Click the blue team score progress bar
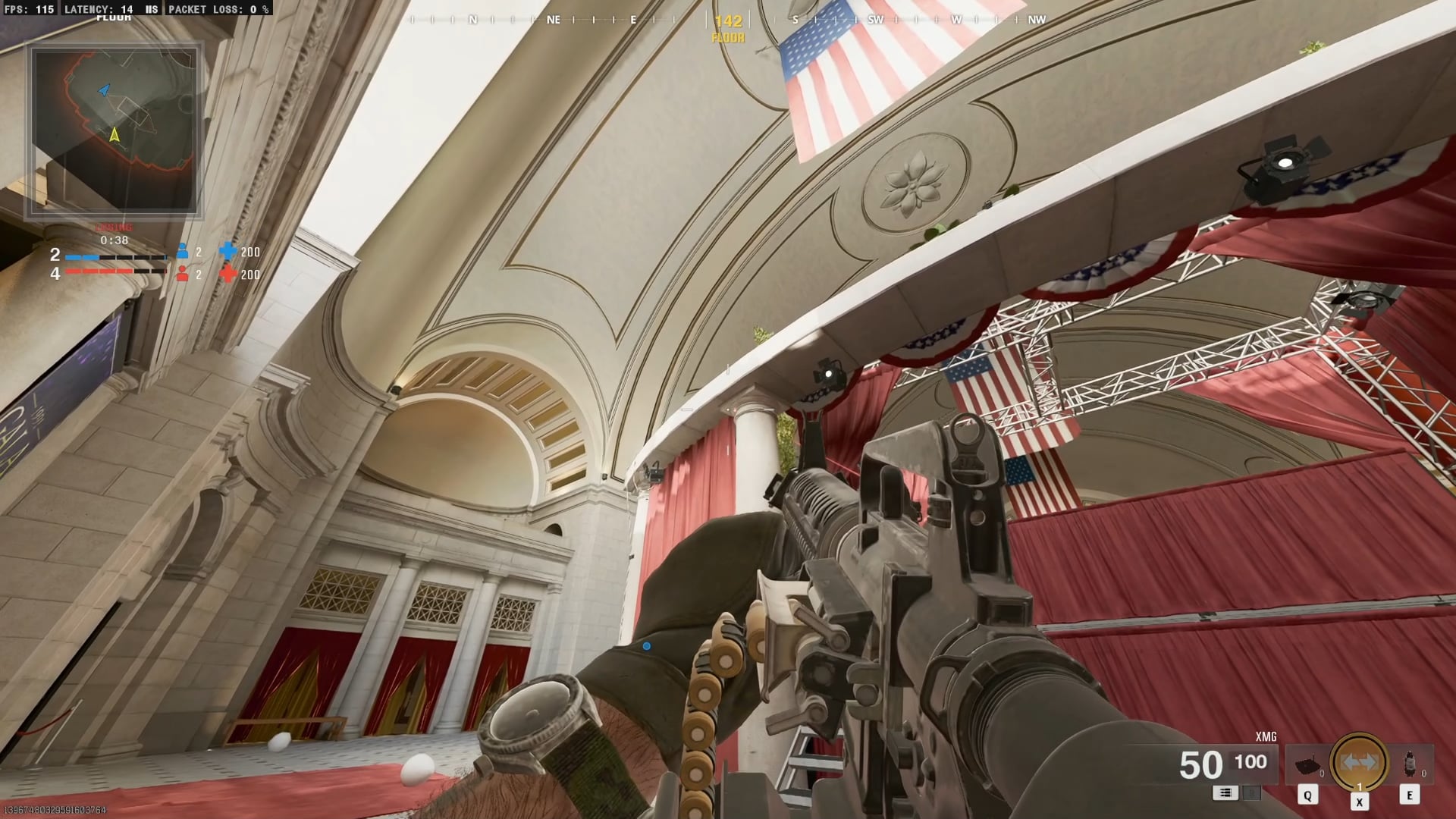Image resolution: width=1456 pixels, height=819 pixels. point(115,258)
